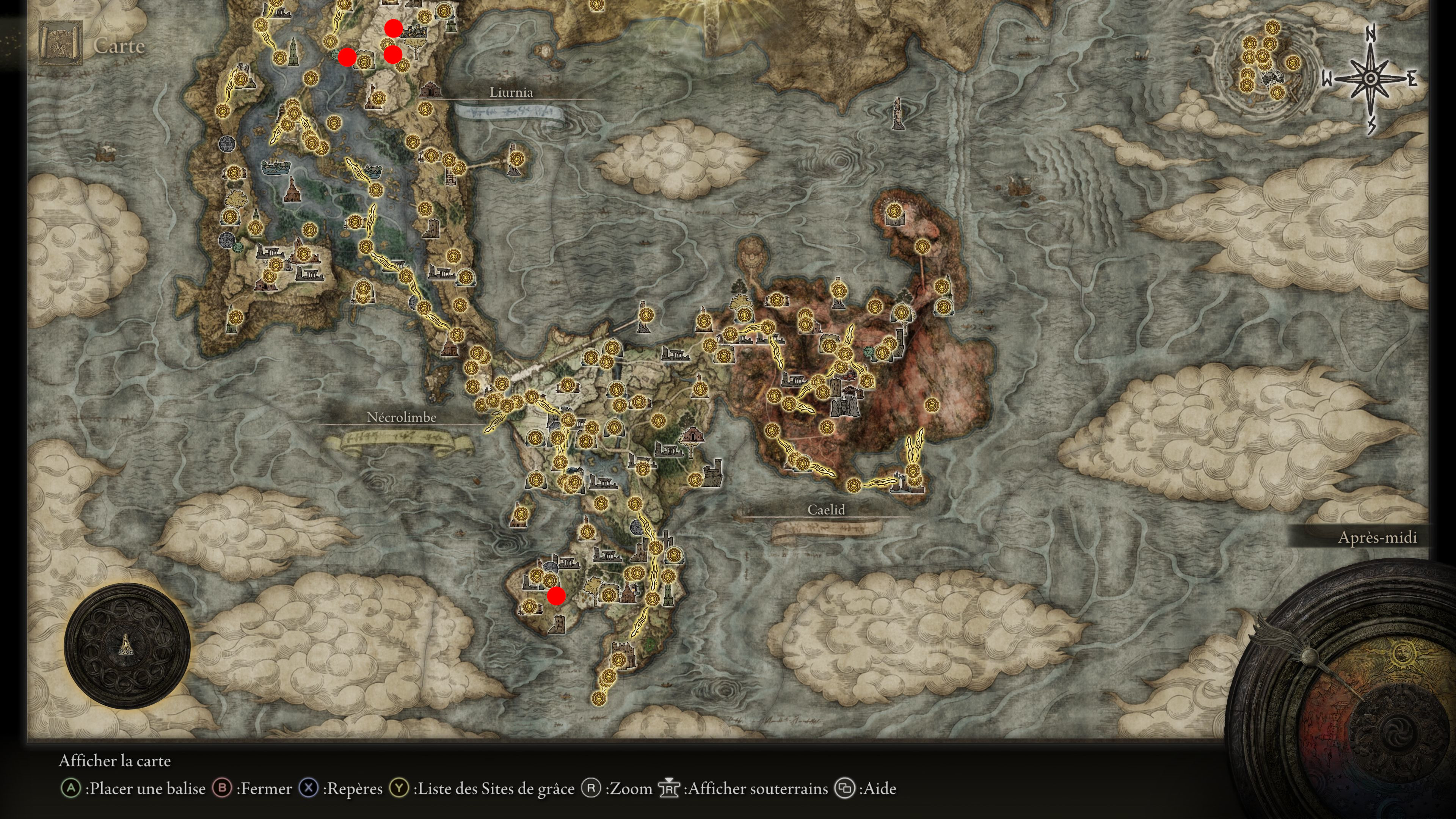The width and height of the screenshot is (1456, 819).
Task: Click the Liurnia region label
Action: point(511,92)
